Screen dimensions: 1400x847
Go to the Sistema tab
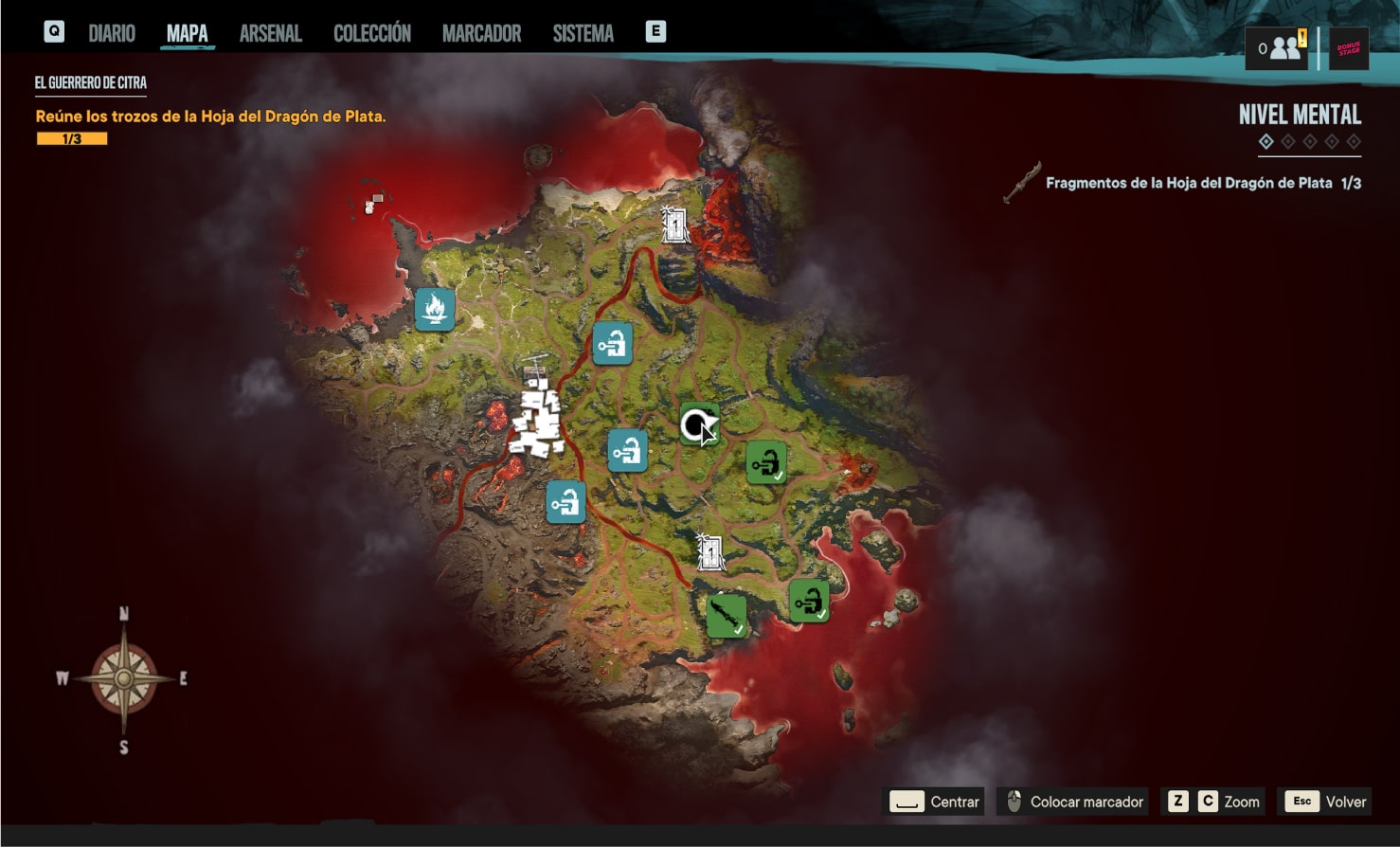[581, 32]
